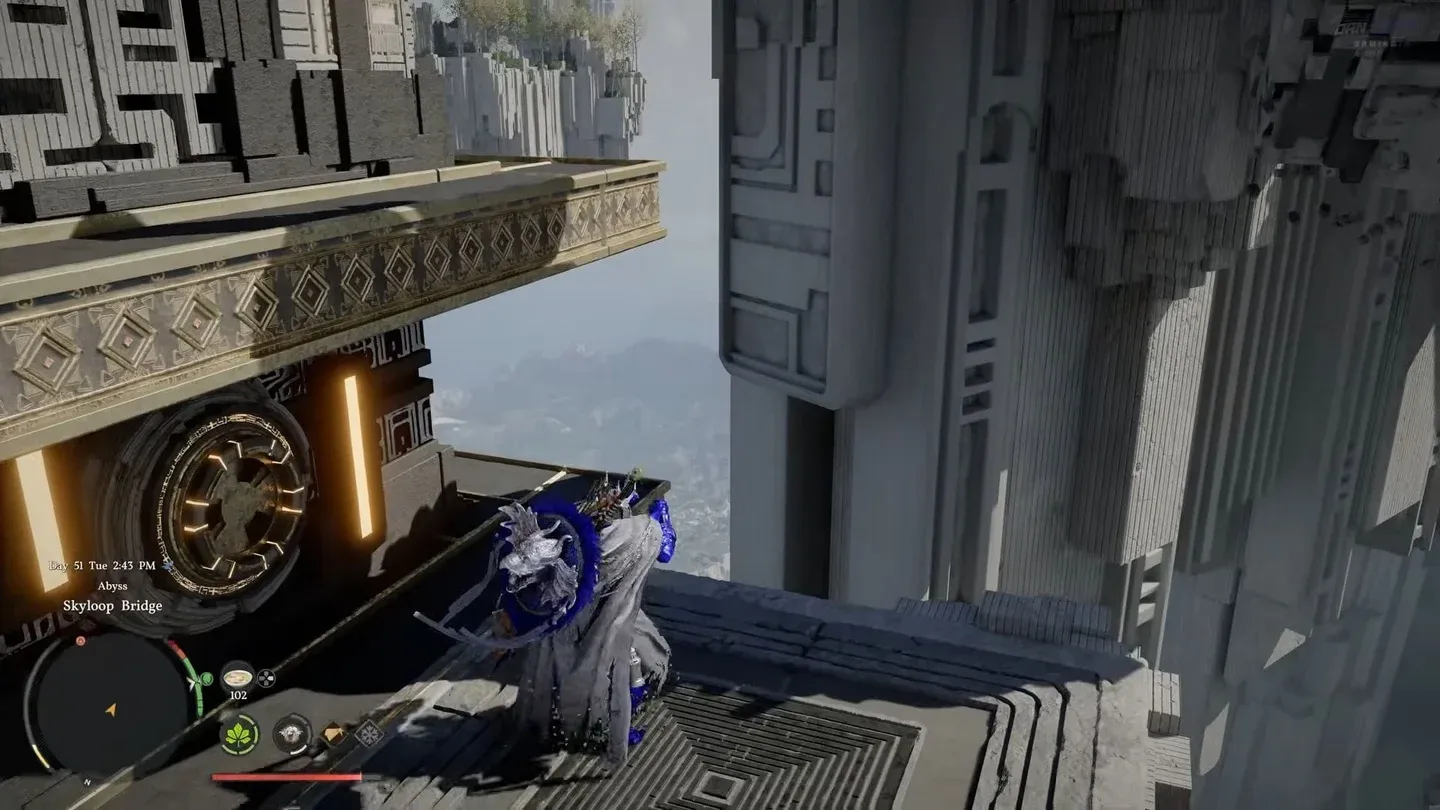Activate the silver beast head skill
The height and width of the screenshot is (810, 1440).
[292, 734]
